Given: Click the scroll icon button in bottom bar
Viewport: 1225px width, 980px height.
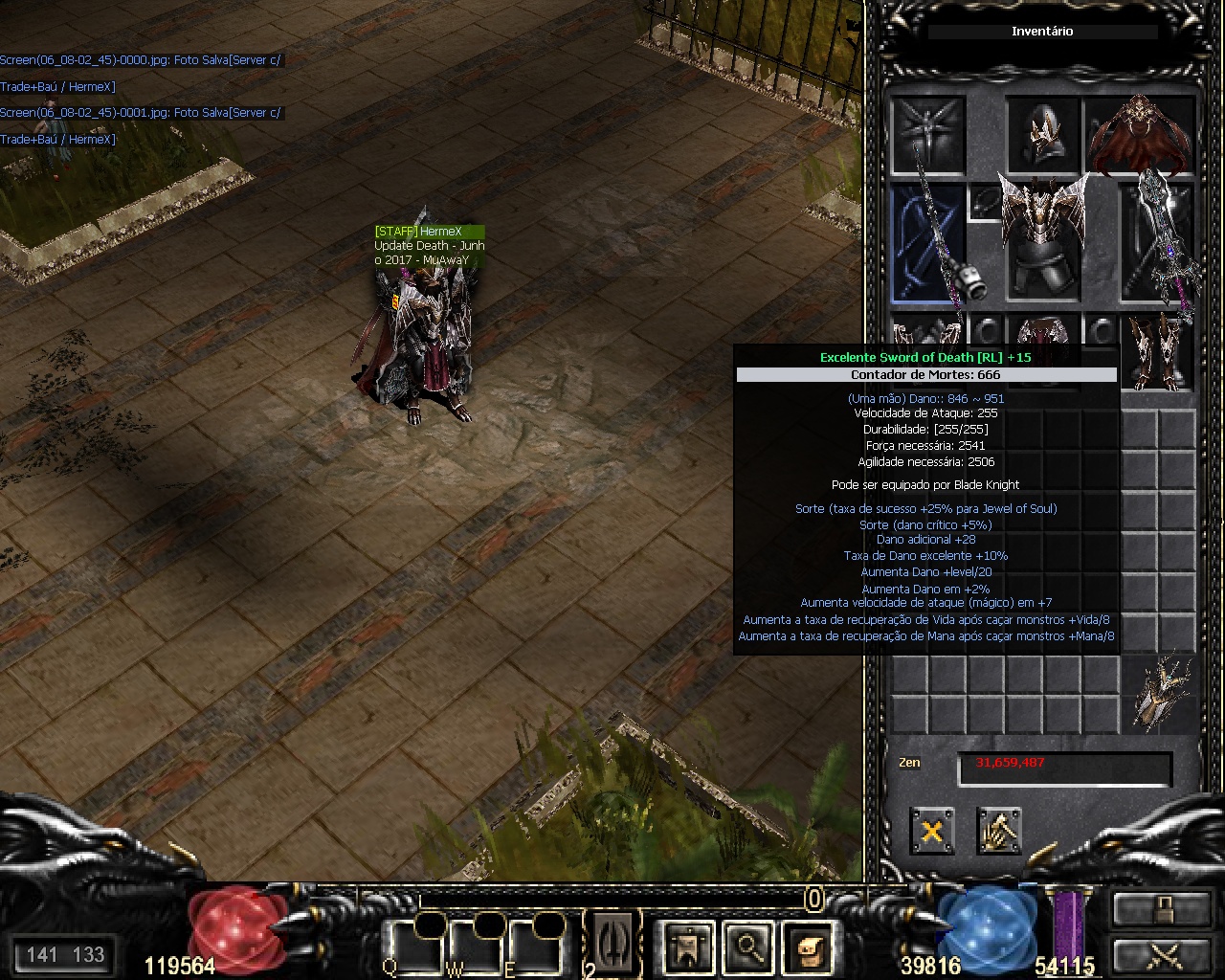Looking at the screenshot, I should pos(810,947).
